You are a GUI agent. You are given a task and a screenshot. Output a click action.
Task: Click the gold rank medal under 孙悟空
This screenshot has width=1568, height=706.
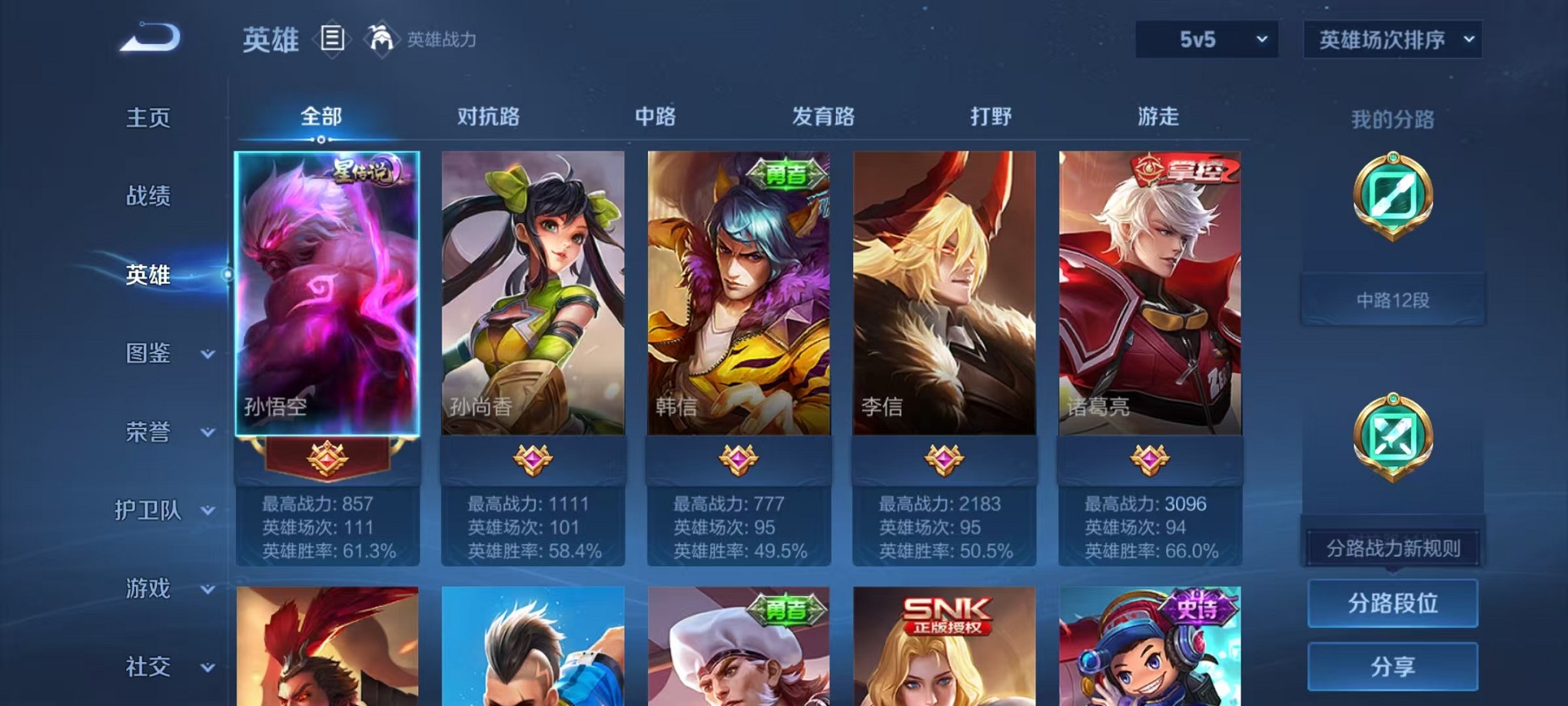(327, 459)
